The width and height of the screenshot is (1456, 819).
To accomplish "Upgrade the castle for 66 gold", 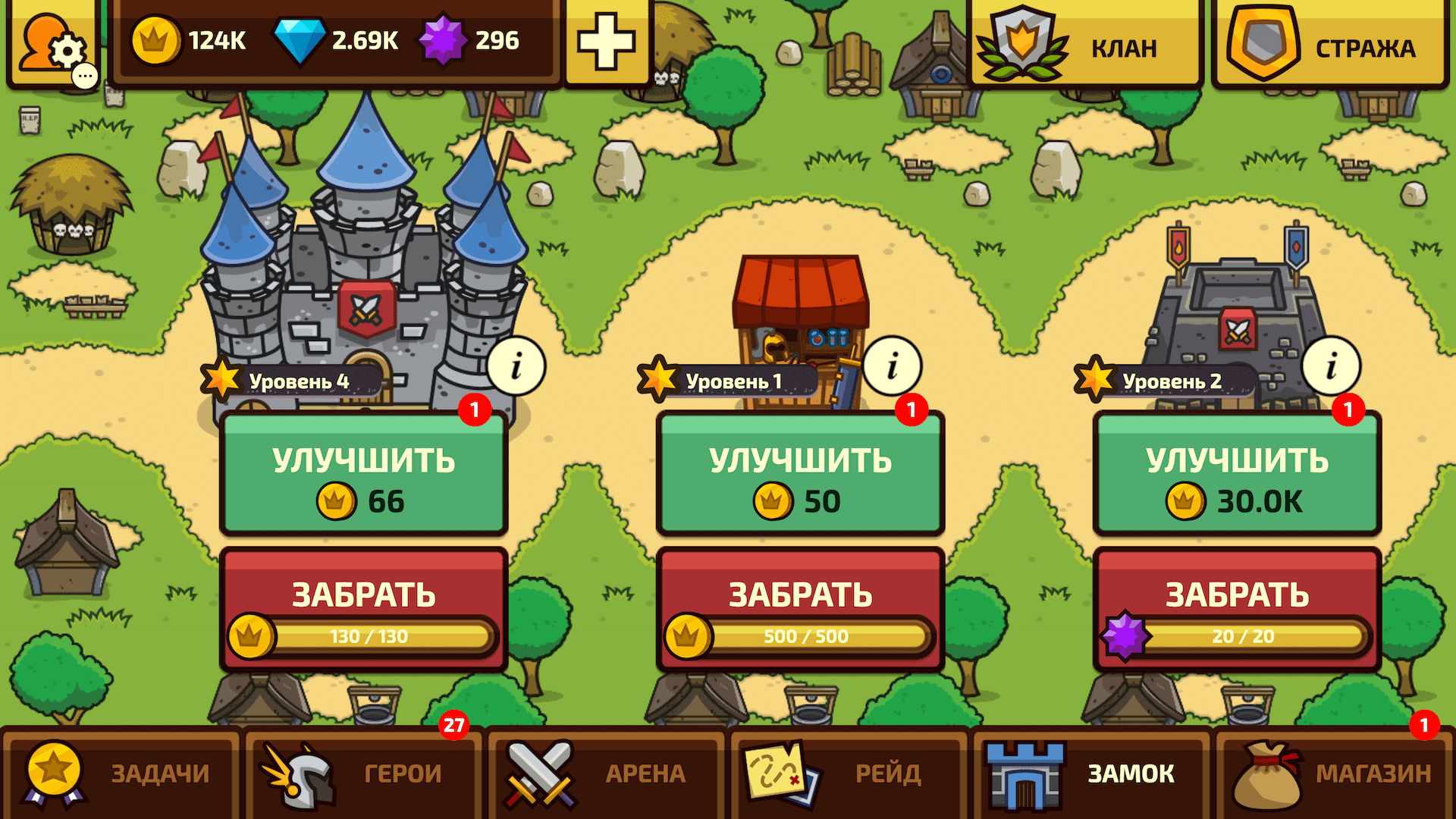I will pos(362,474).
